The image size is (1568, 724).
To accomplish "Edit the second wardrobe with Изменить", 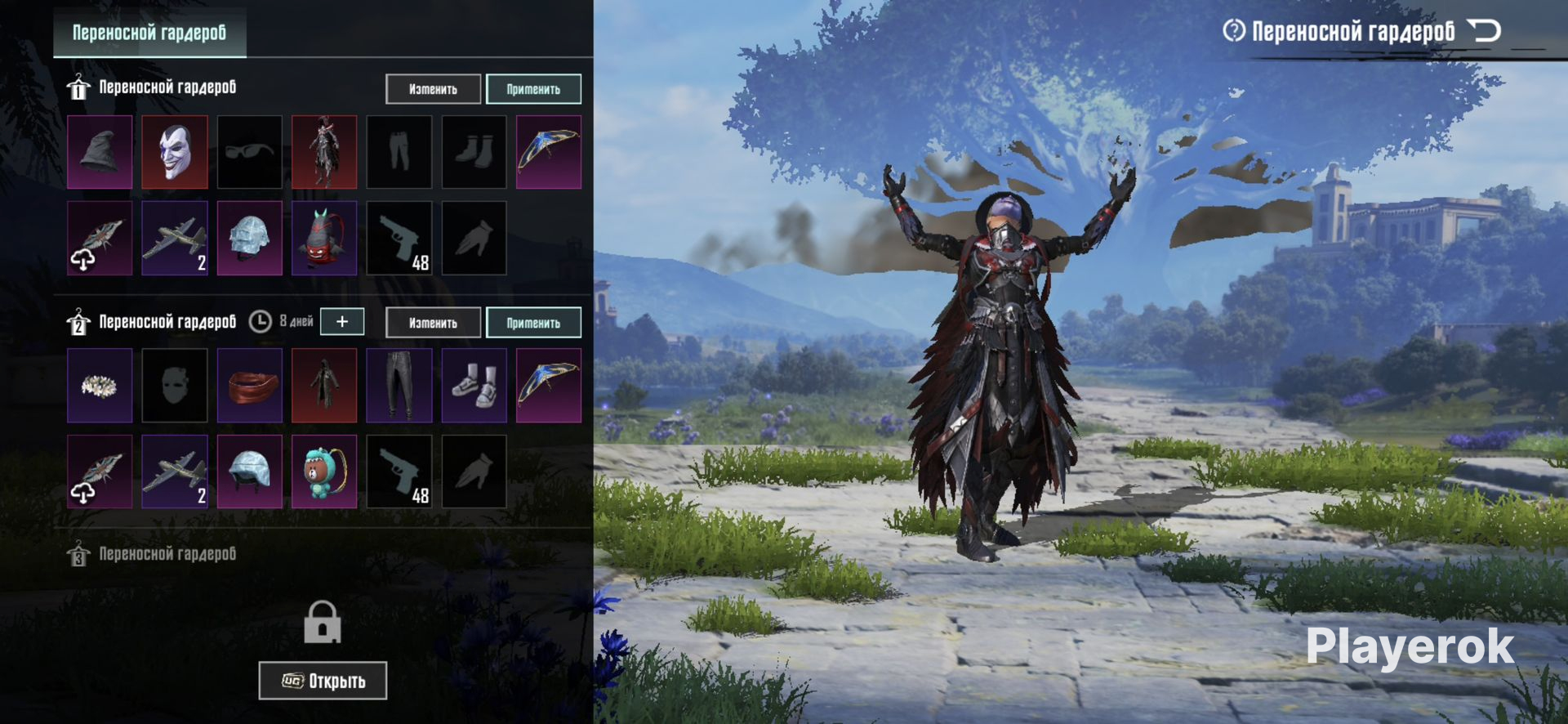I will (x=433, y=323).
